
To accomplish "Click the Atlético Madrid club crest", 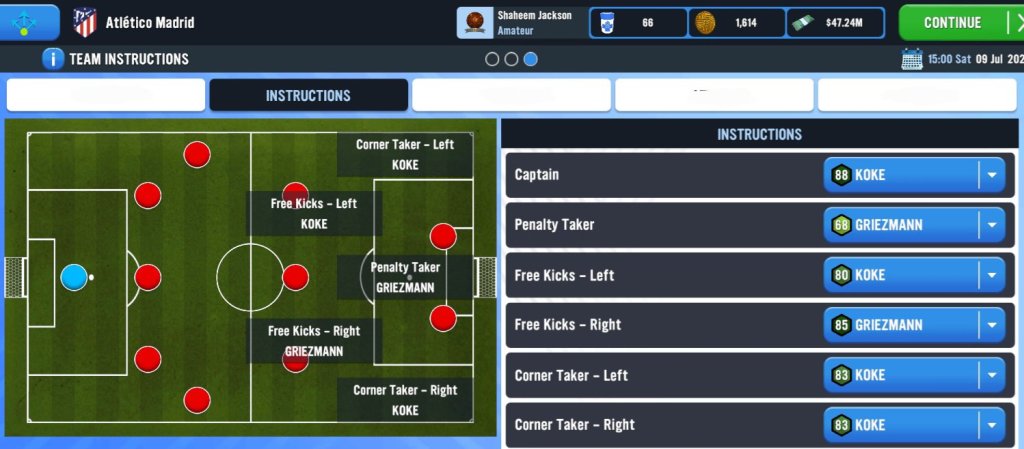I will pyautogui.click(x=85, y=22).
